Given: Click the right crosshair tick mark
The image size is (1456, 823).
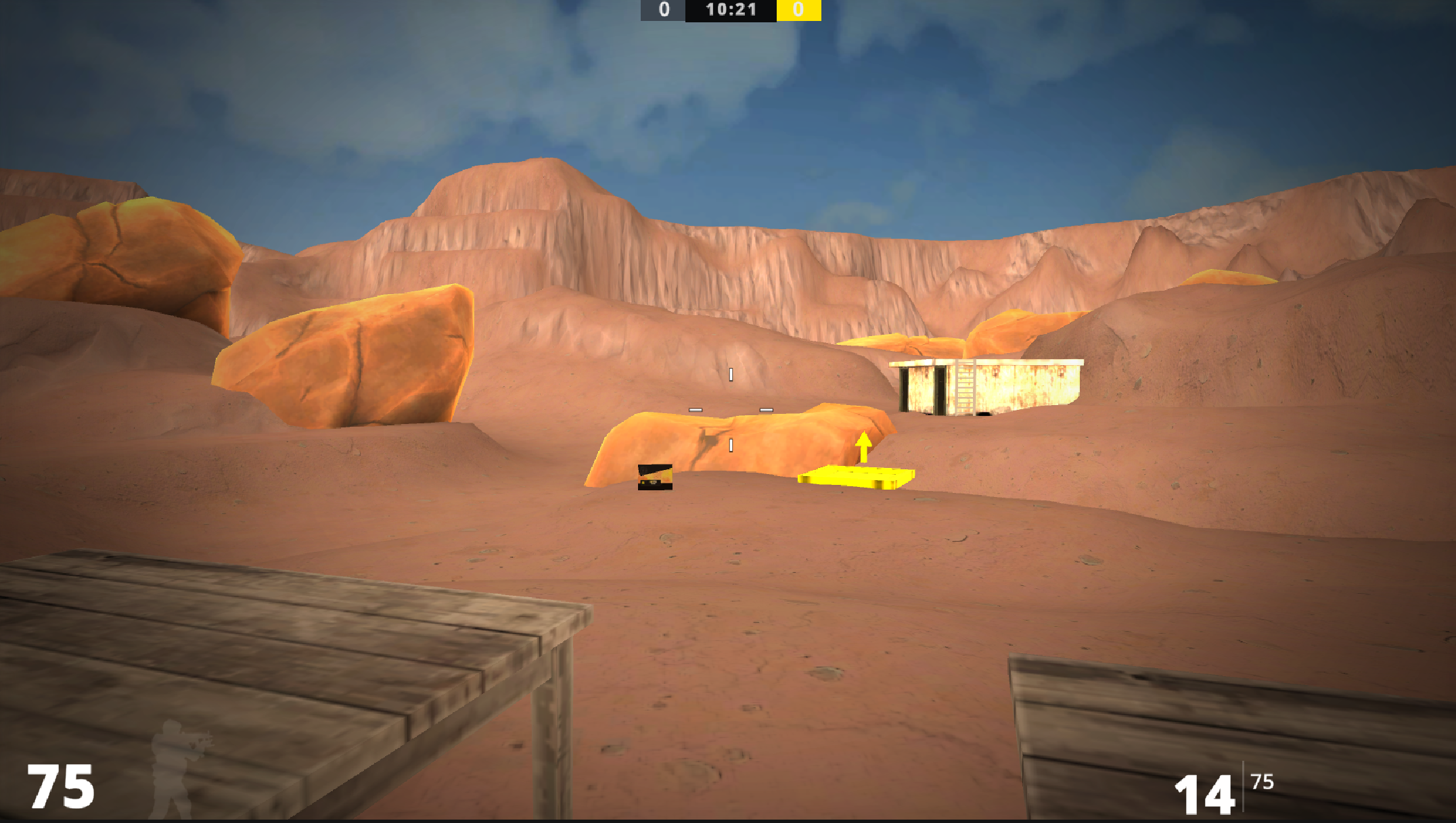Looking at the screenshot, I should tap(767, 408).
